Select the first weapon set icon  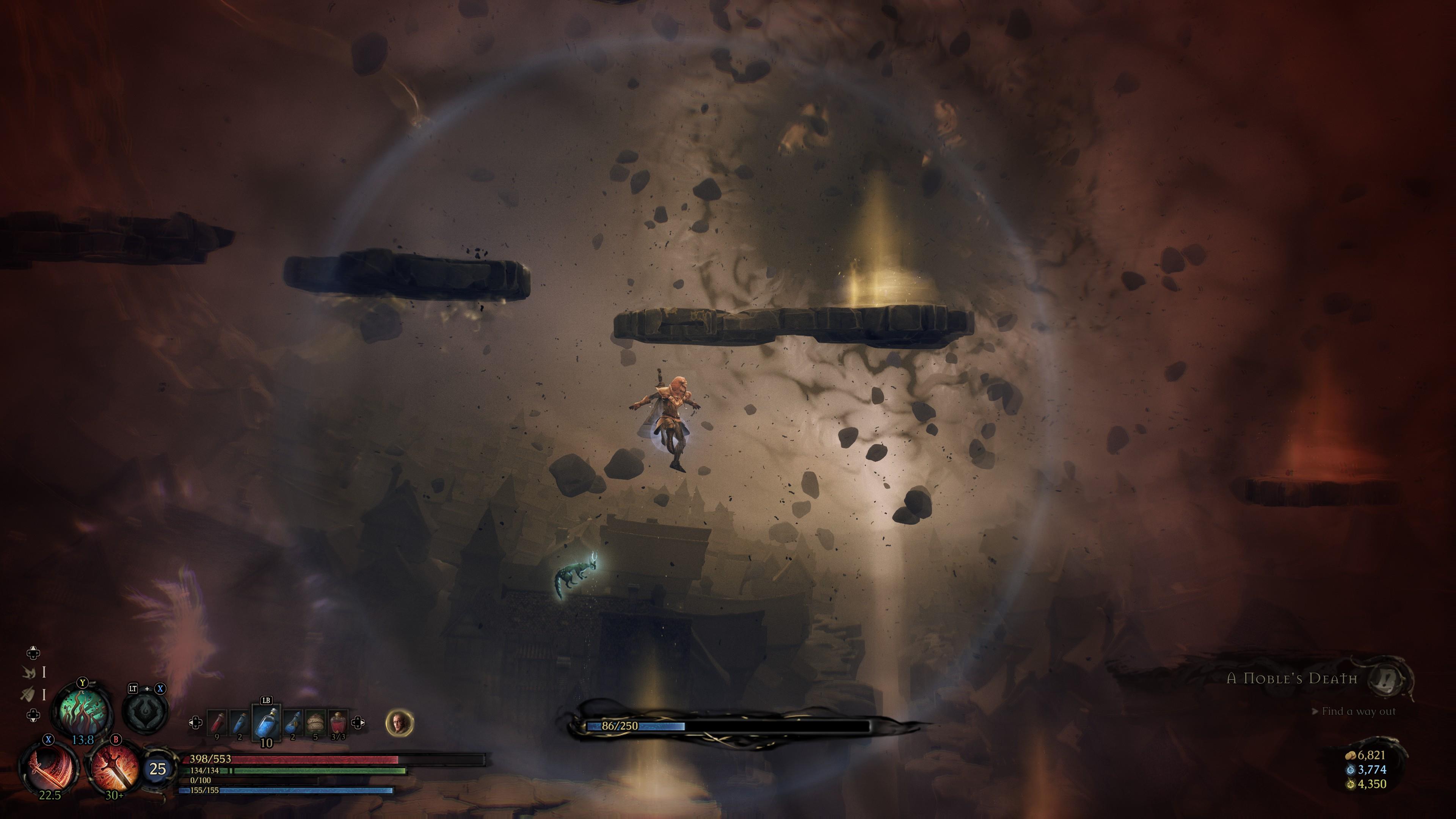29,672
